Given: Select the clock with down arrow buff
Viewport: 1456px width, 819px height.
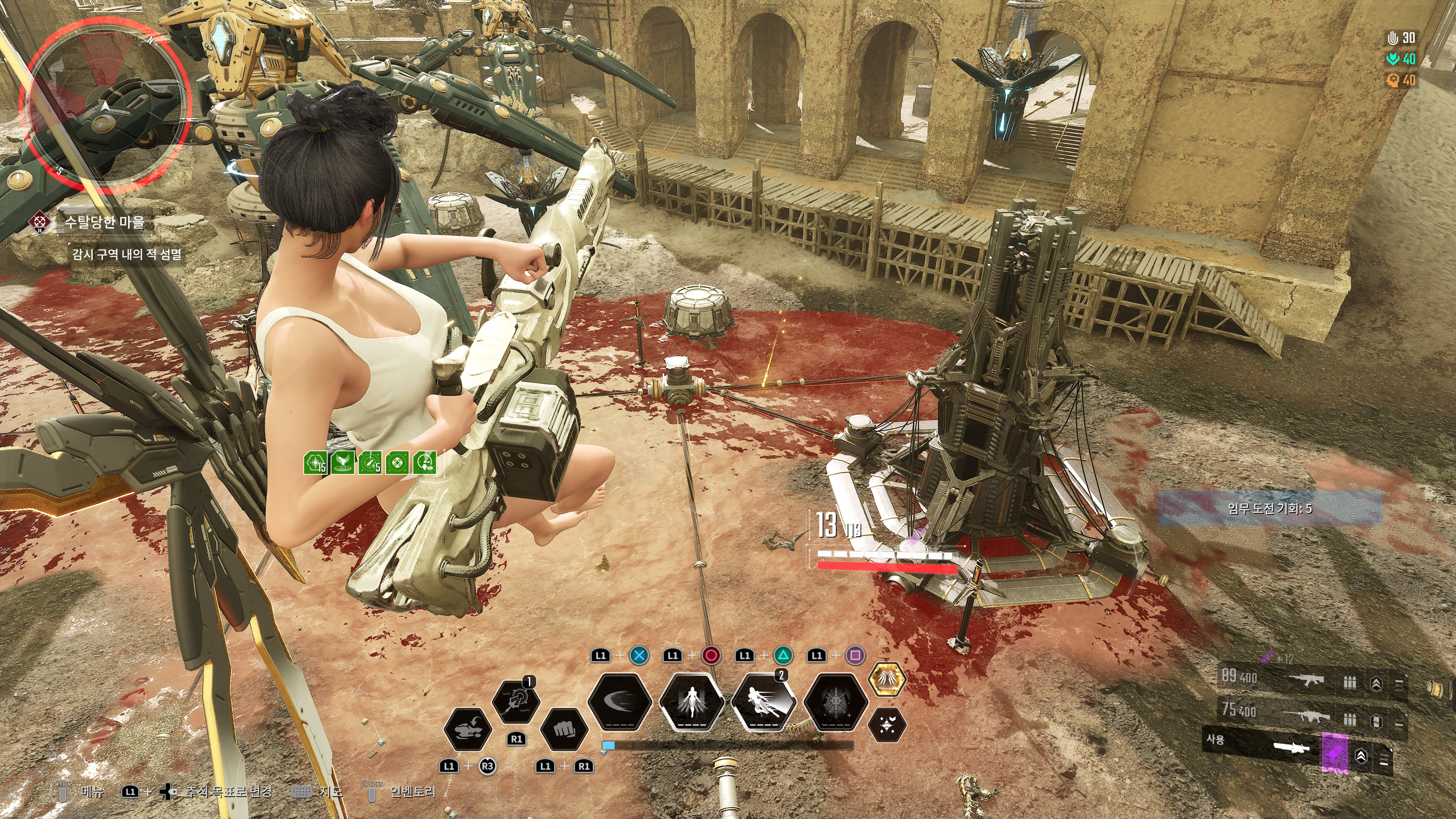Looking at the screenshot, I should [425, 463].
